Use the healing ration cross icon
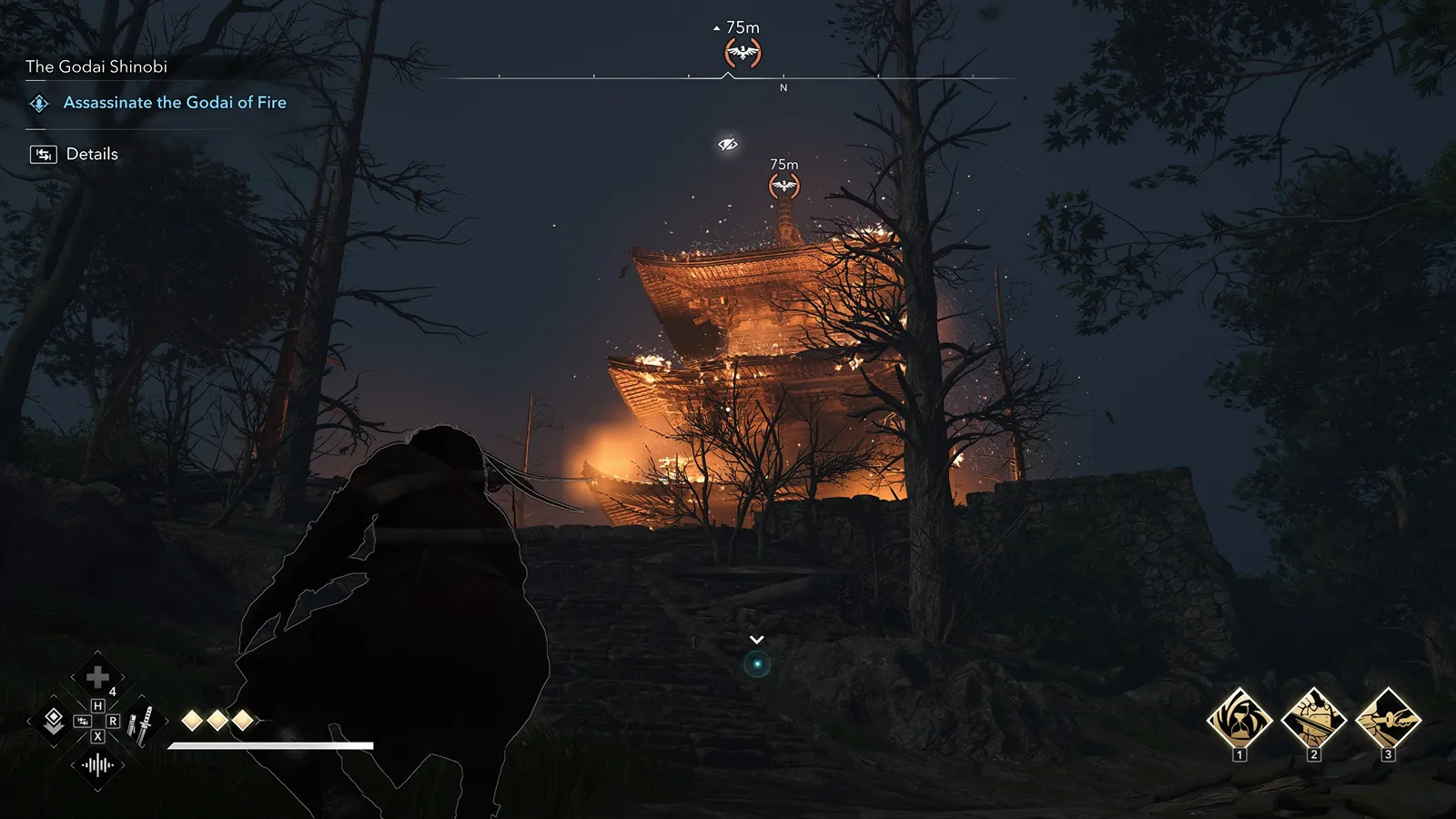Image resolution: width=1456 pixels, height=819 pixels. click(x=97, y=677)
